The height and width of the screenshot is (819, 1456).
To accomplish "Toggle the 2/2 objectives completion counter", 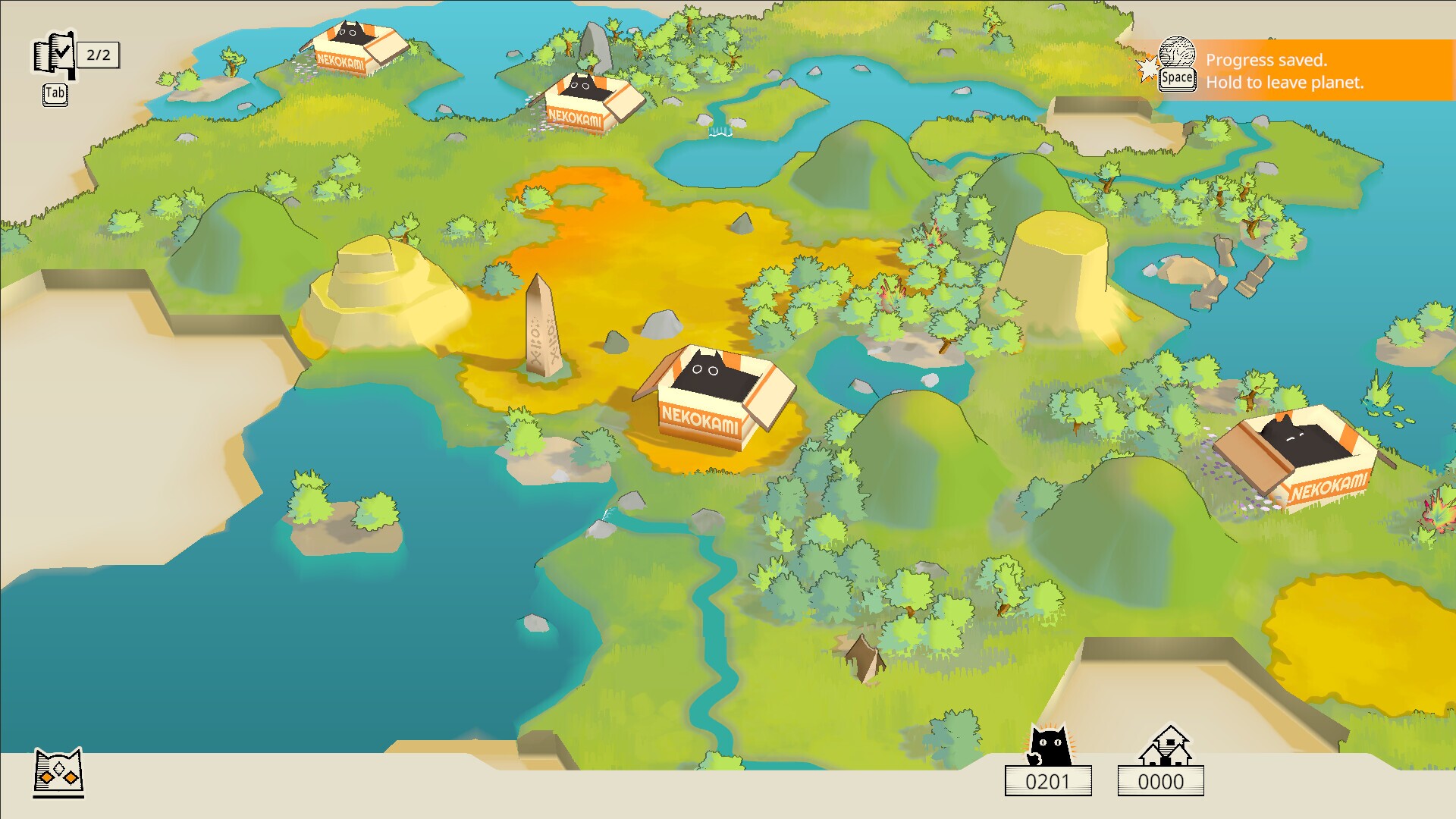I will click(x=99, y=54).
